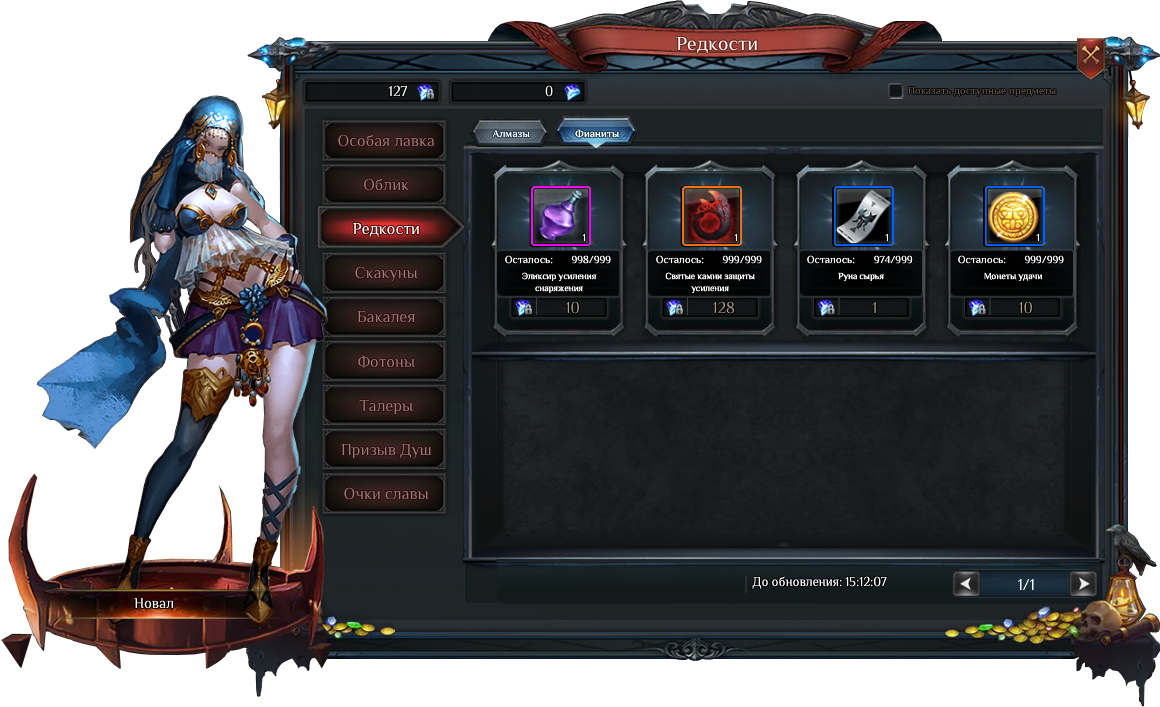Screen dimensions: 1160x707
Task: Choose the Талеры category
Action: [x=385, y=406]
